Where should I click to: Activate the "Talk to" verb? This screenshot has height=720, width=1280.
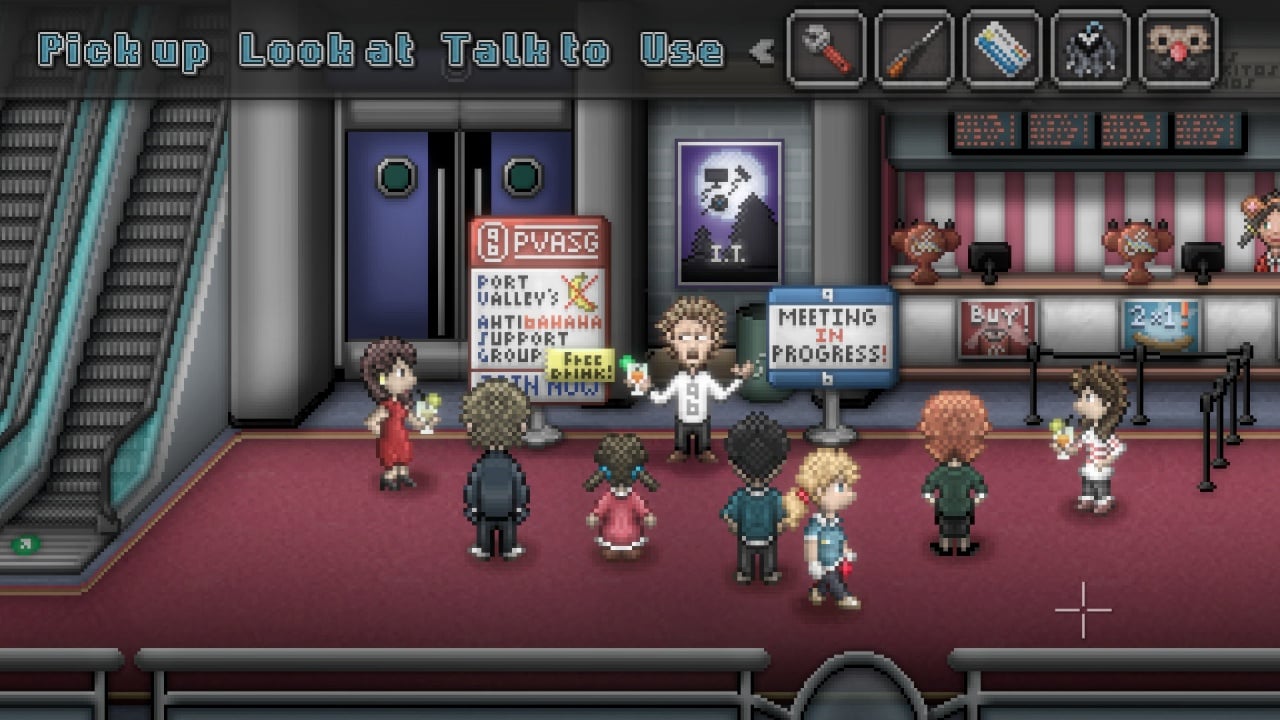tap(525, 51)
